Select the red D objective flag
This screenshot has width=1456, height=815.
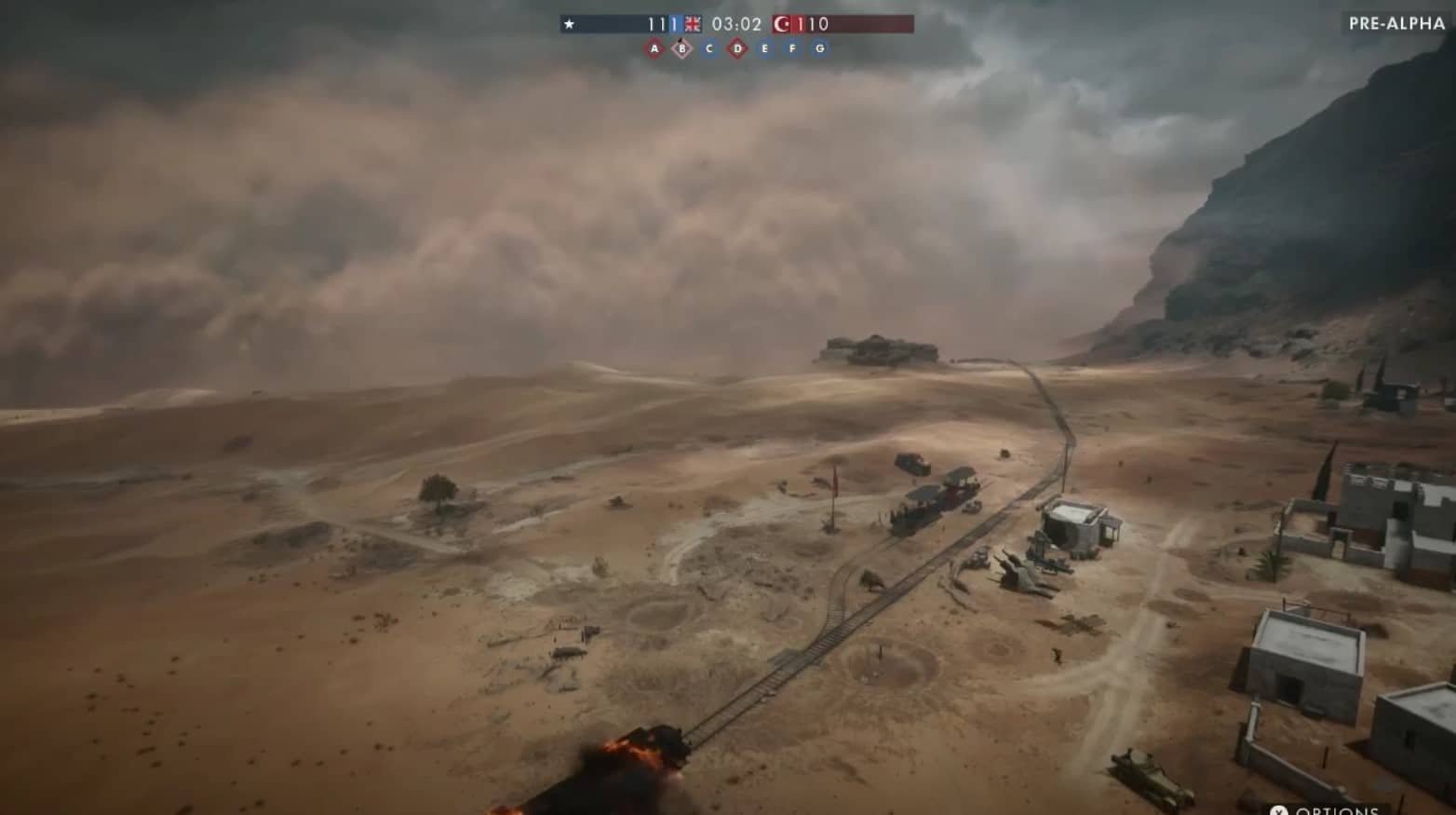[x=737, y=48]
